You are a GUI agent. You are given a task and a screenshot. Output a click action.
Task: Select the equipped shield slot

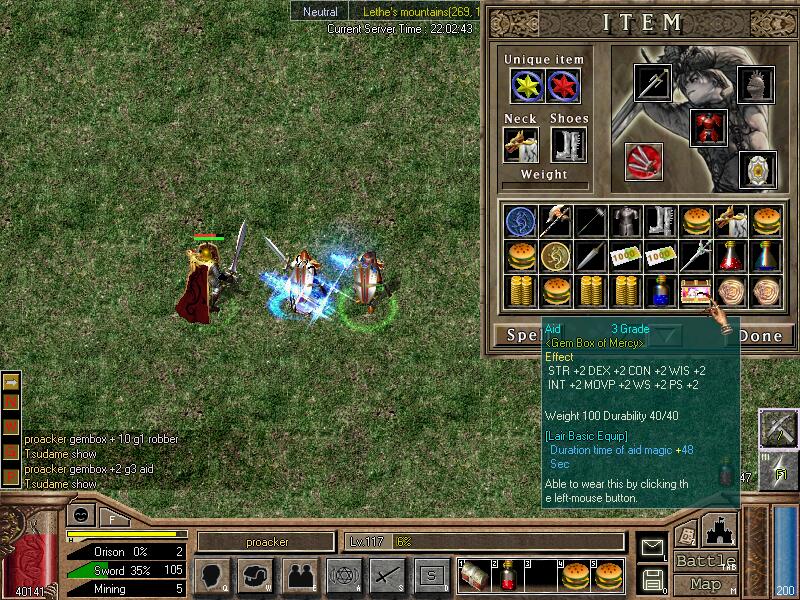756,169
